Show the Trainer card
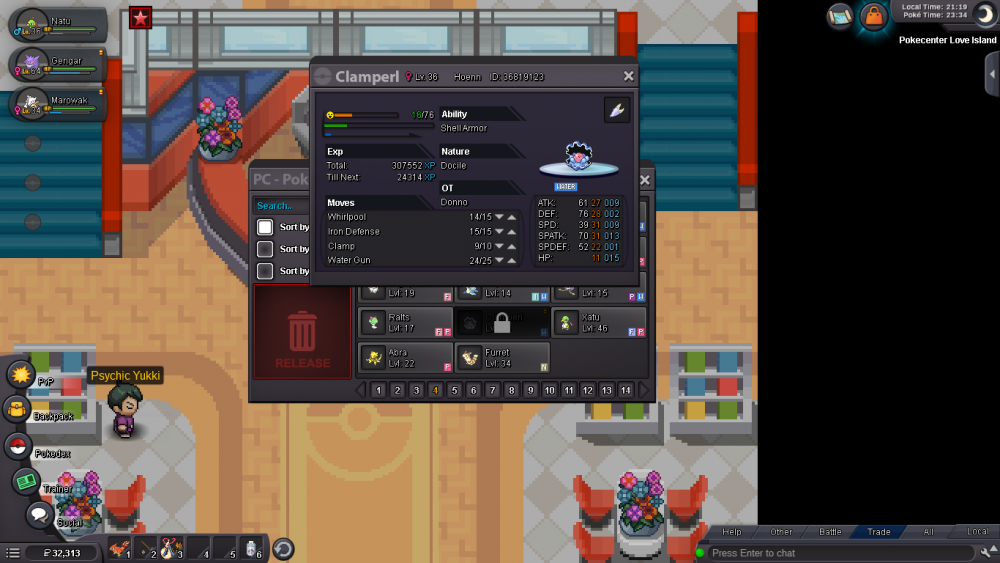 pos(26,482)
